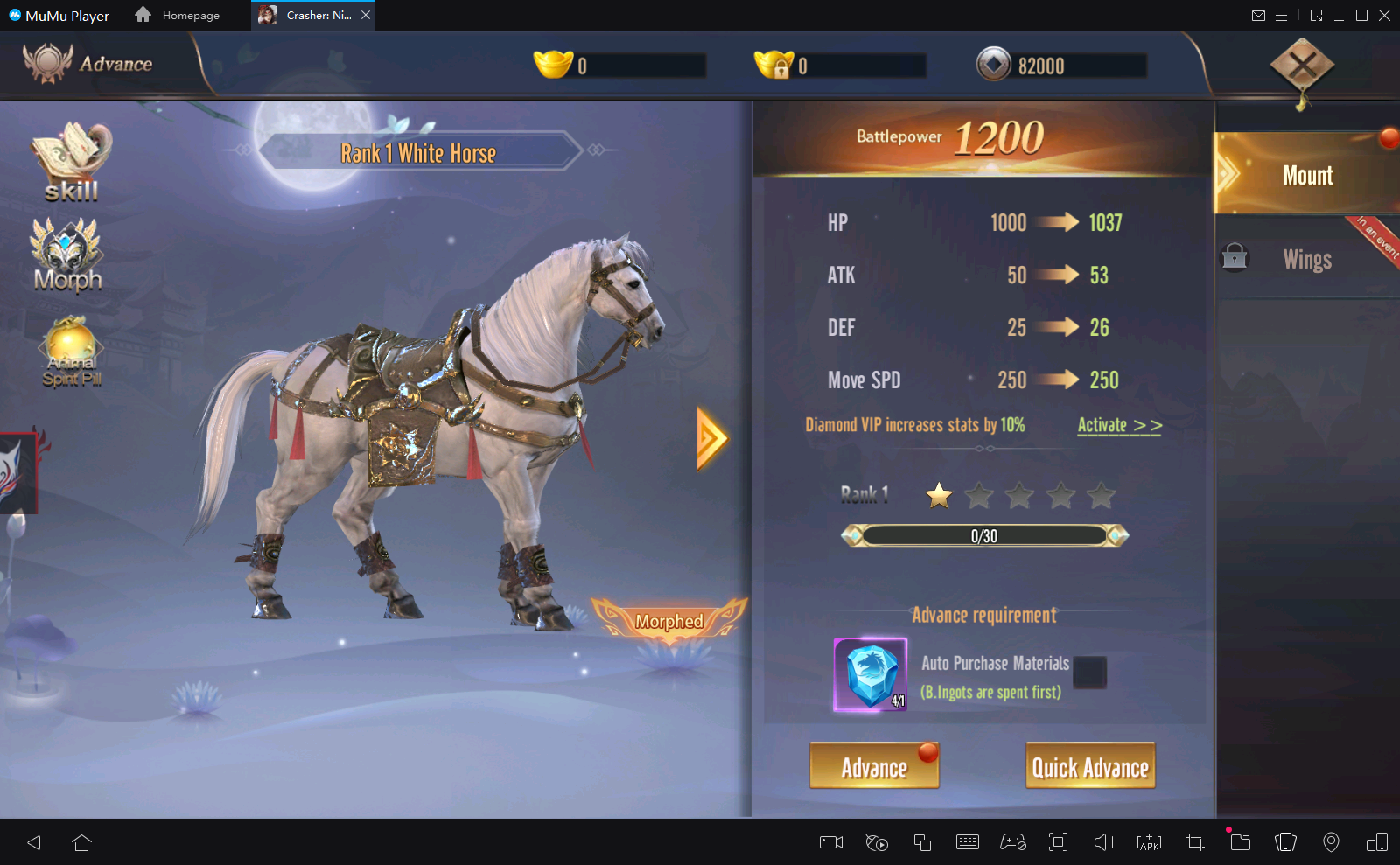The image size is (1400, 865).
Task: Click the 0/30 rank progress bar
Action: point(983,534)
